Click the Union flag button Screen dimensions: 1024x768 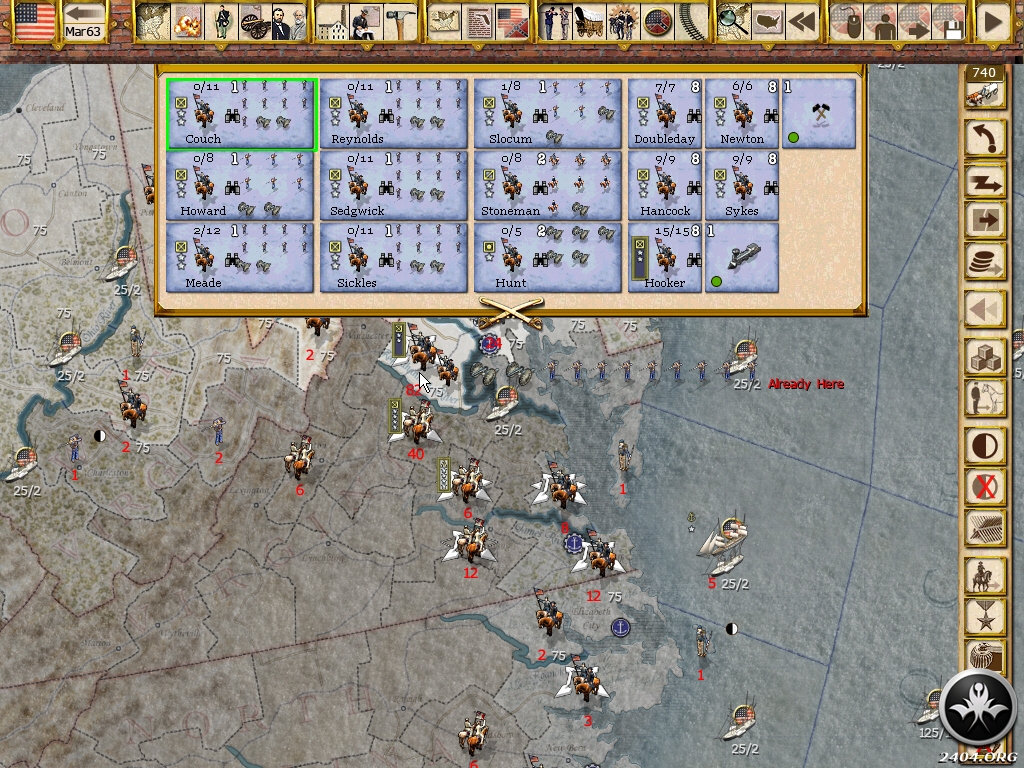[35, 21]
